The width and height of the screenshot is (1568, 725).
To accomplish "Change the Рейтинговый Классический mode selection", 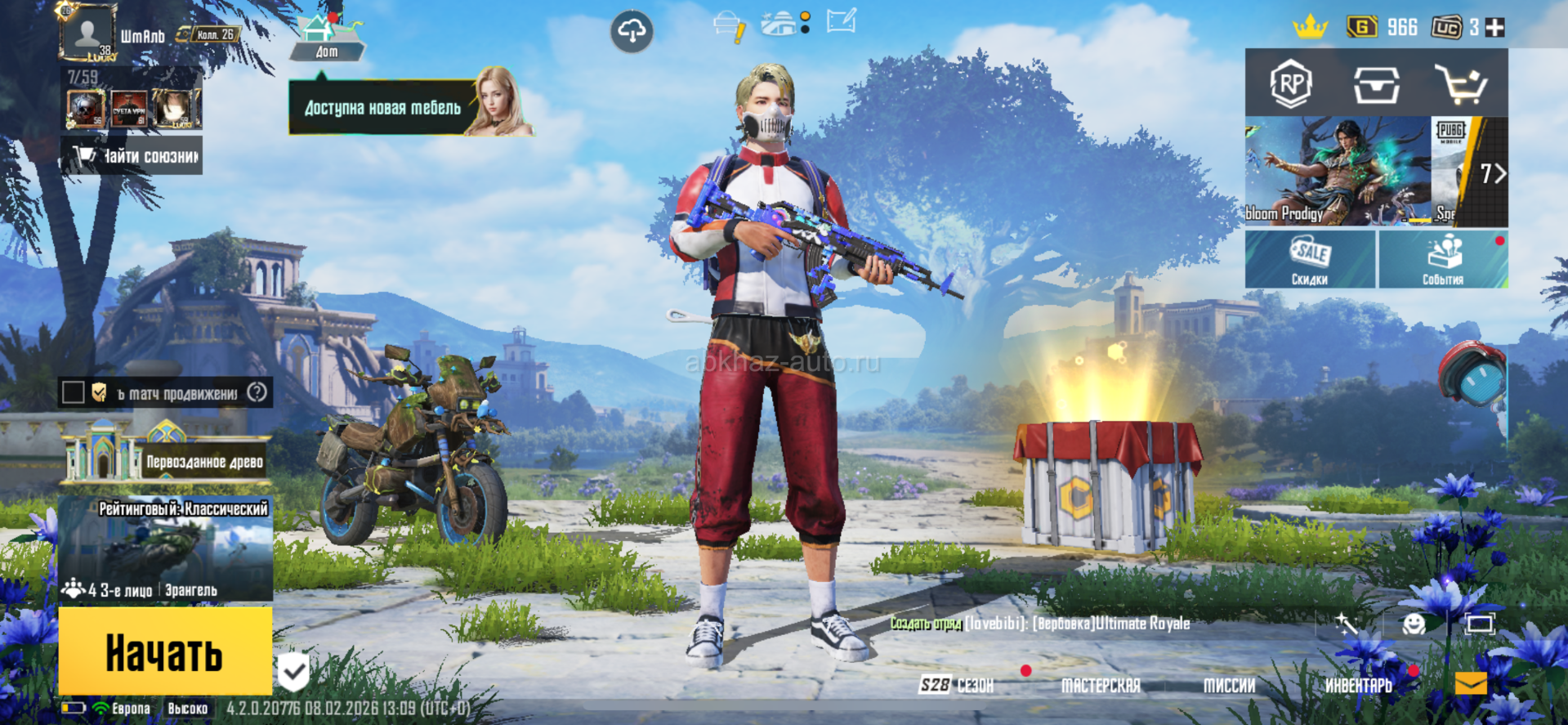I will (x=166, y=549).
